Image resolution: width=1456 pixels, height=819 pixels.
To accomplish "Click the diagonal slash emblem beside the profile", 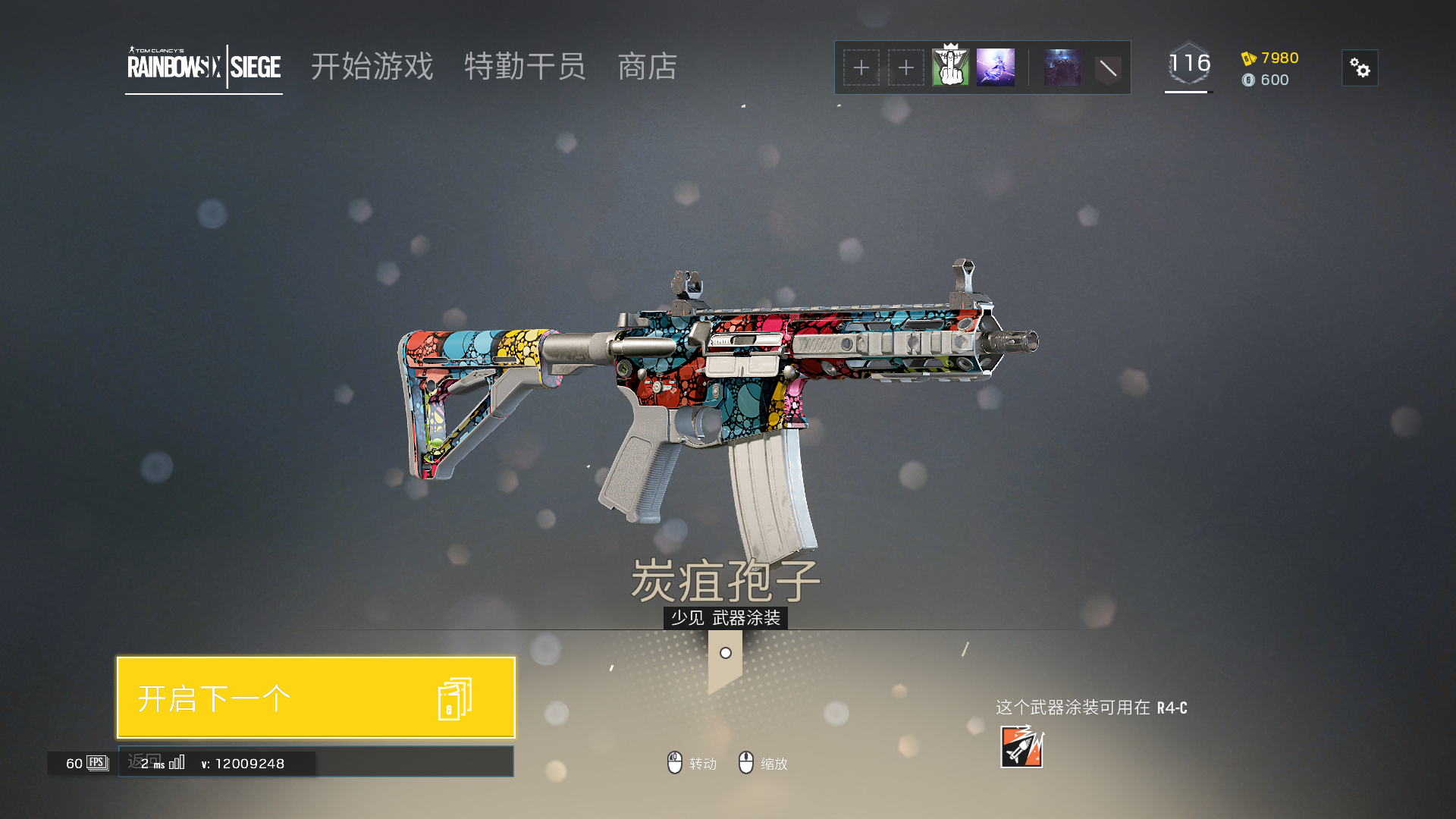I will tap(1108, 69).
